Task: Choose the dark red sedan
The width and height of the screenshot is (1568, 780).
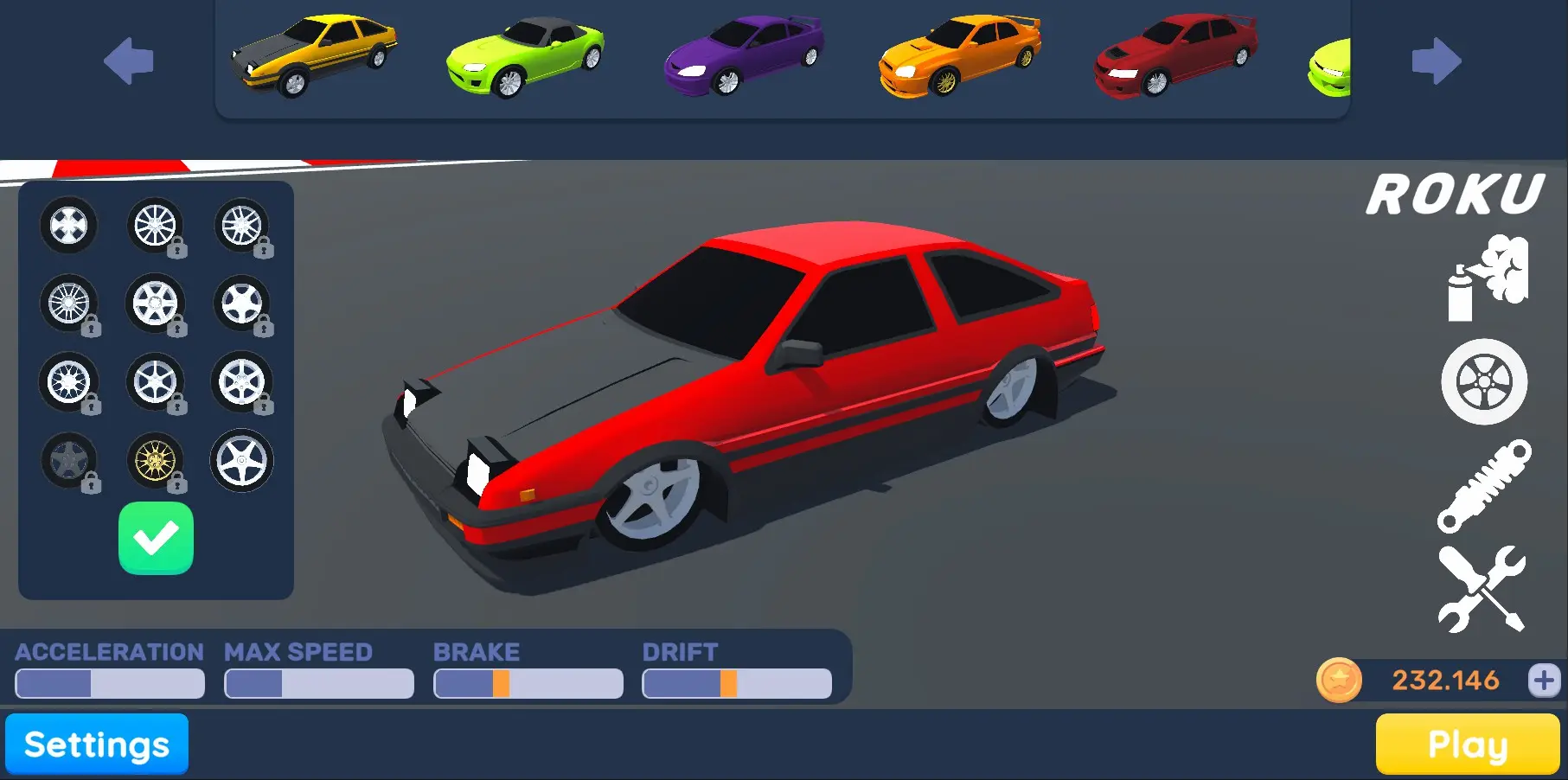Action: [x=1175, y=54]
